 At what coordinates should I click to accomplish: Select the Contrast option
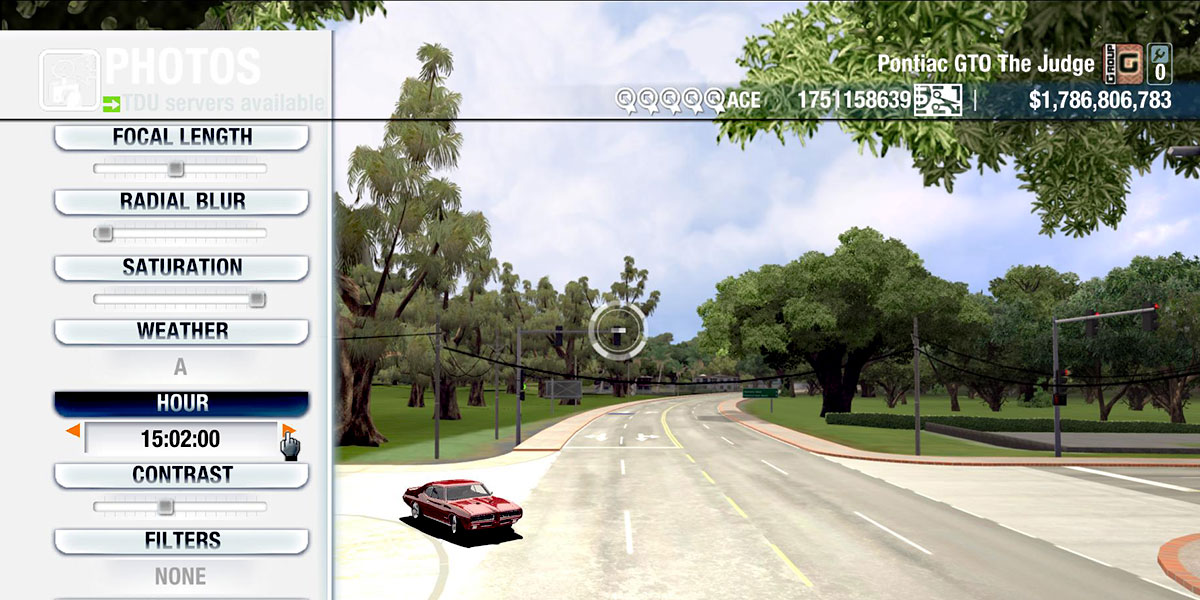click(181, 475)
